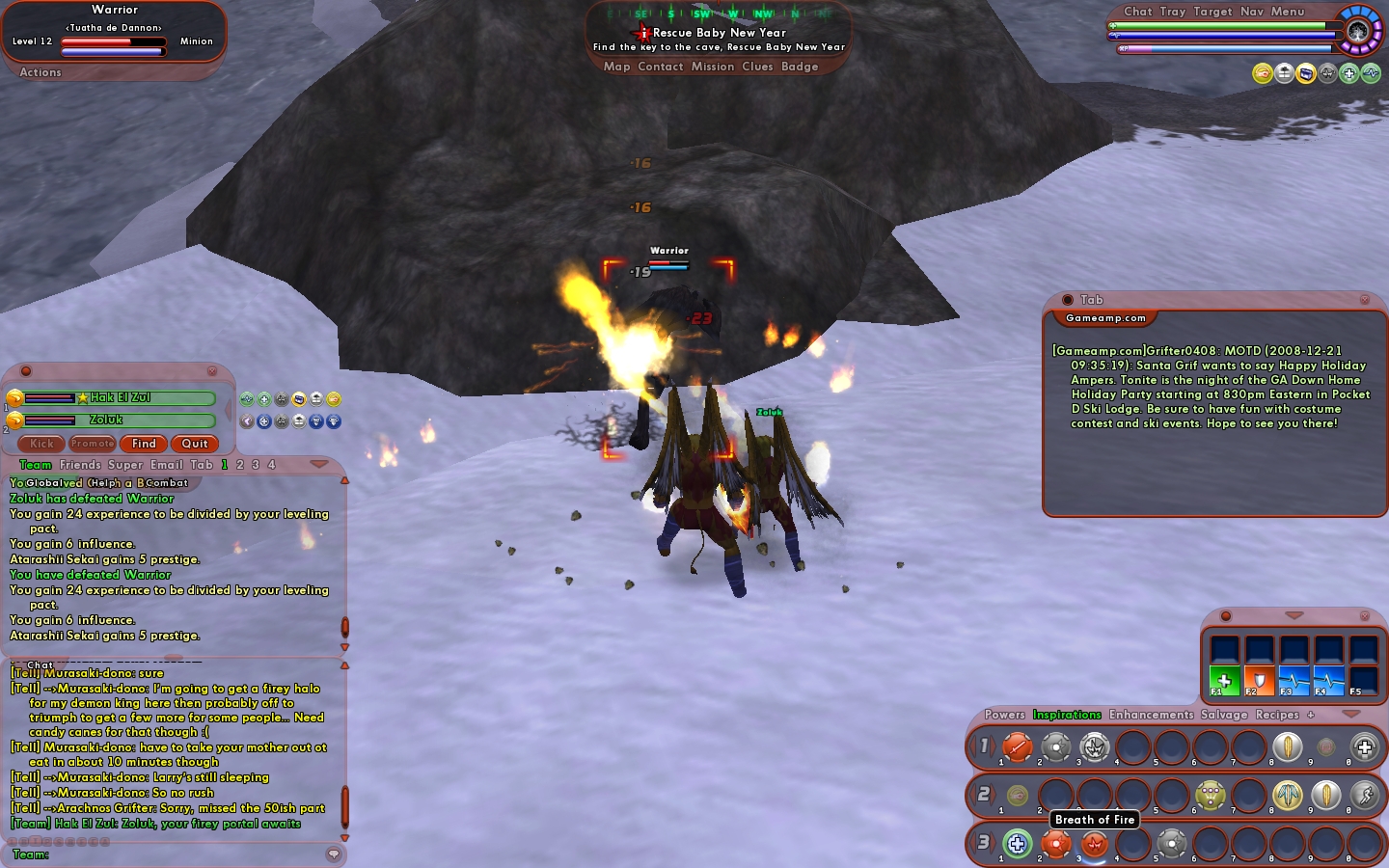The image size is (1389, 868).
Task: Find a team member
Action: tap(144, 444)
